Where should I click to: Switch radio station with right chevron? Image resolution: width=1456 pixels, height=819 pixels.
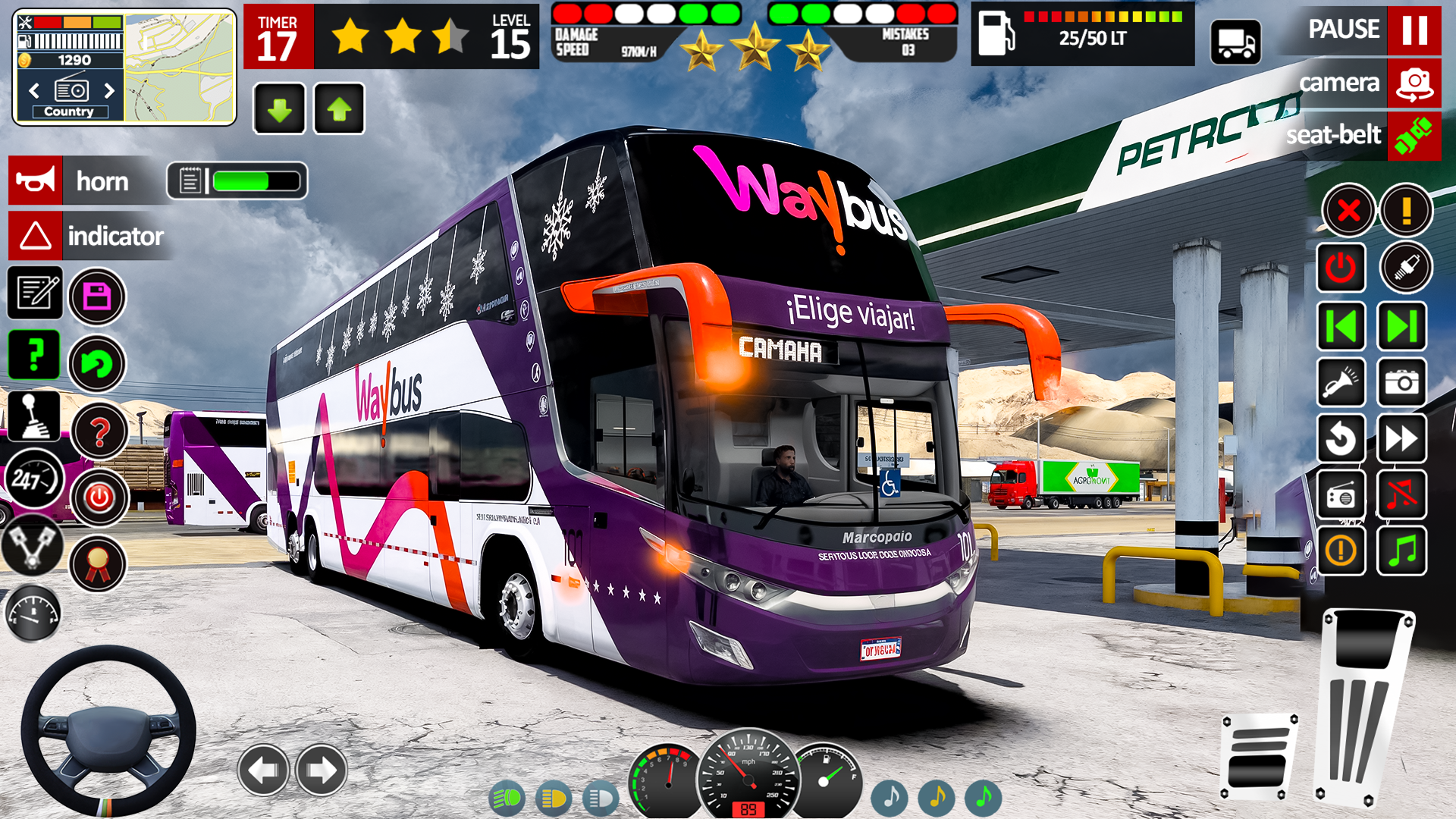coord(109,91)
